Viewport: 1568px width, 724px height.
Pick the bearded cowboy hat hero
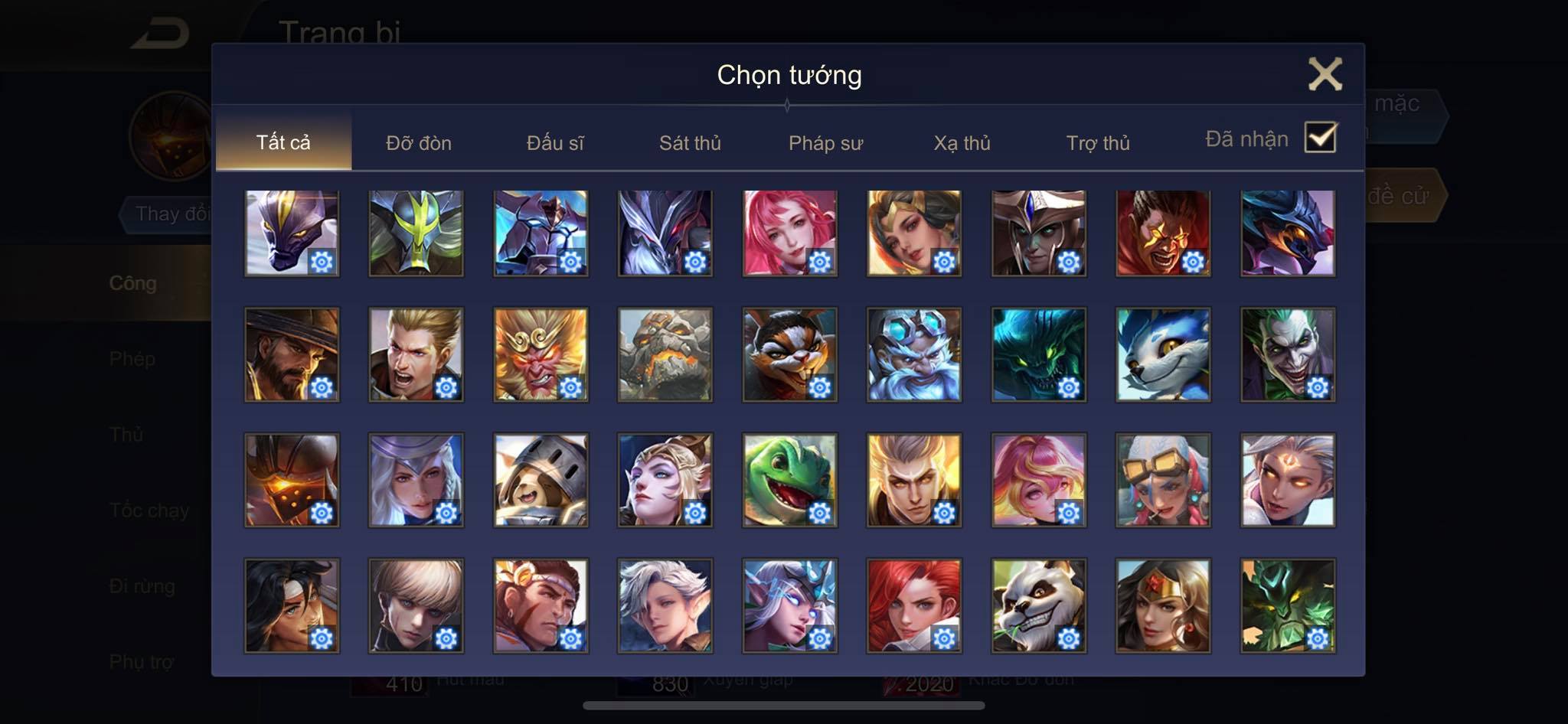point(292,355)
